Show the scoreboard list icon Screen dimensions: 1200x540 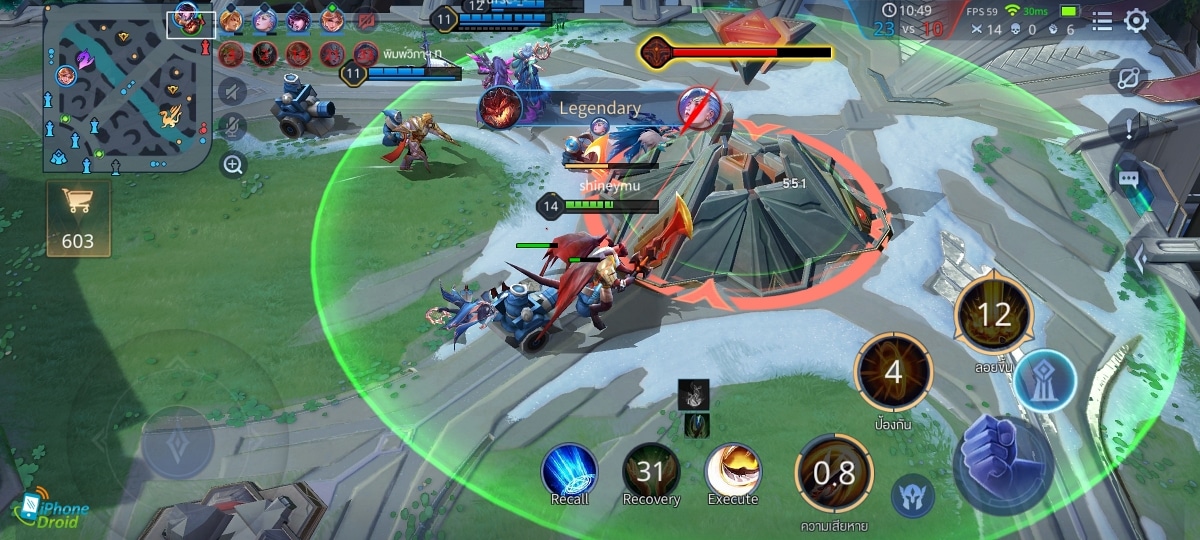point(1102,21)
